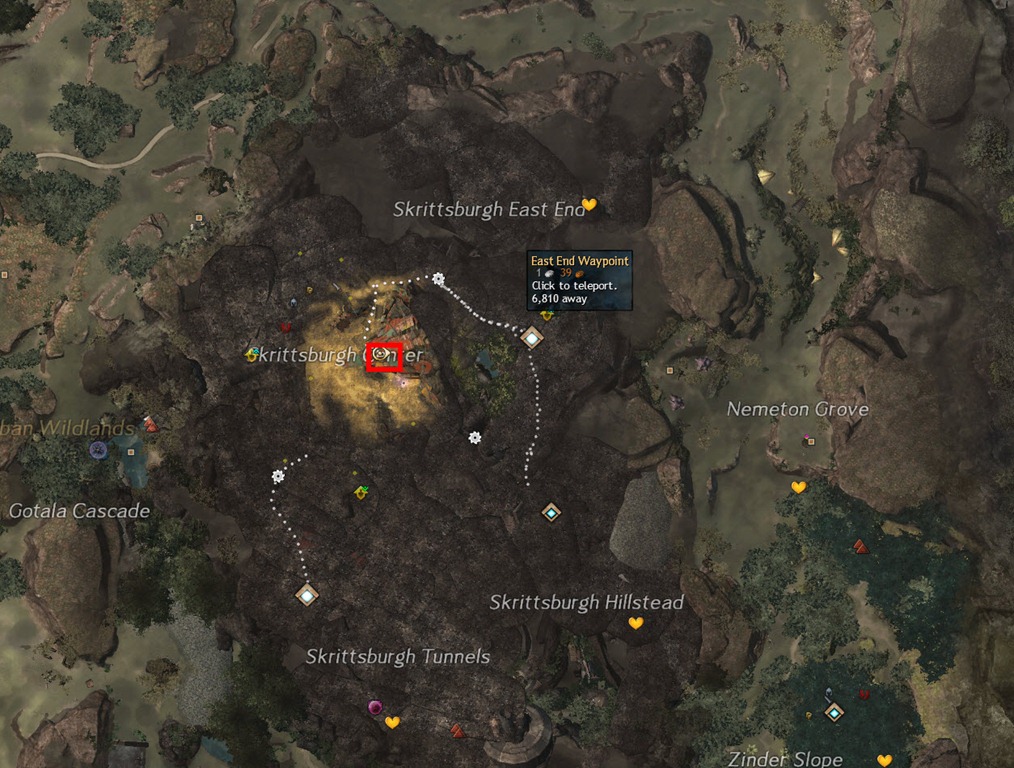Select the waypoint at Zinder Slope
Image resolution: width=1014 pixels, height=768 pixels.
(834, 712)
